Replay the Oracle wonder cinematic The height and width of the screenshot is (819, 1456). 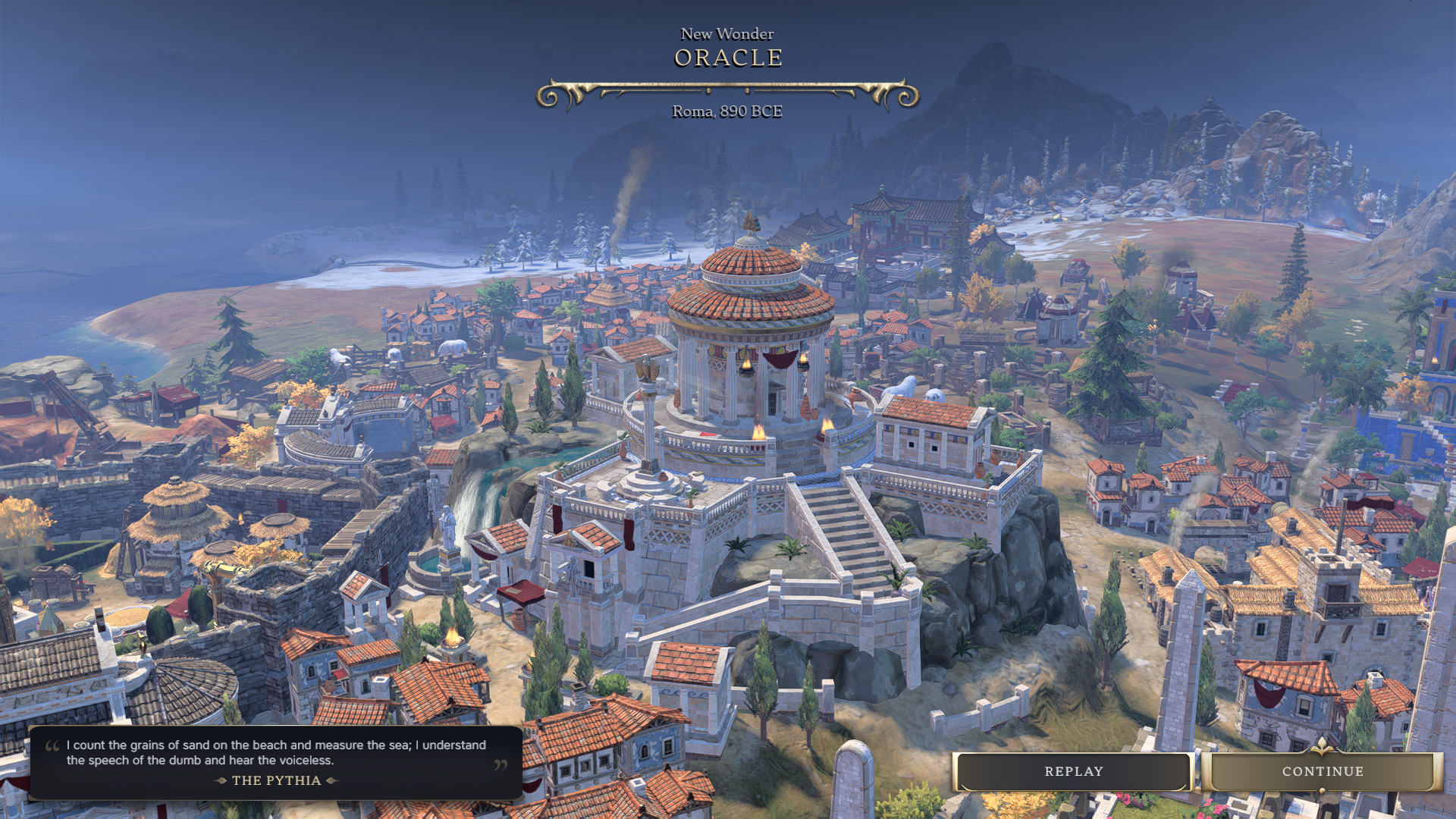point(1073,771)
